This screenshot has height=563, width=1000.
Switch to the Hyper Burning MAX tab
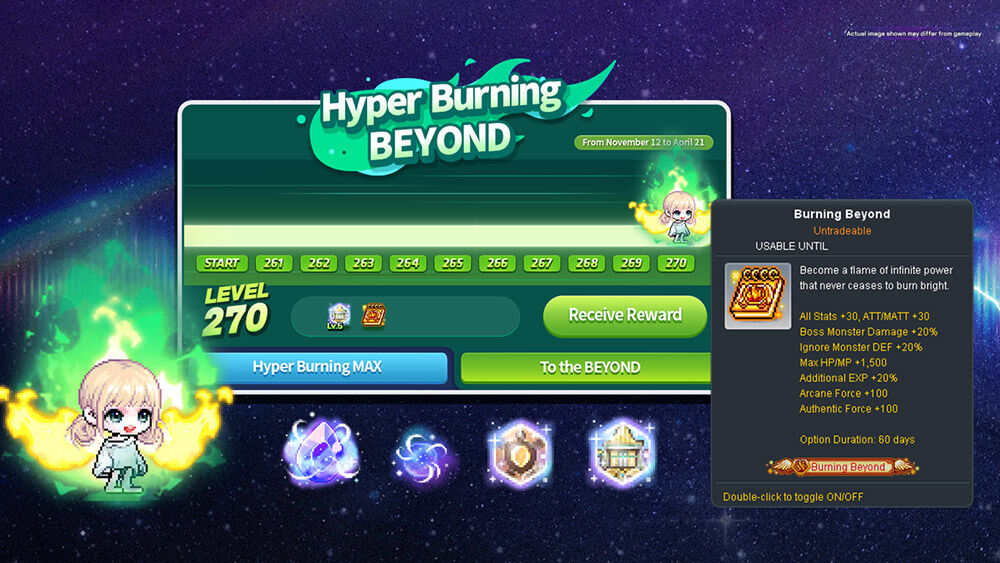[318, 367]
